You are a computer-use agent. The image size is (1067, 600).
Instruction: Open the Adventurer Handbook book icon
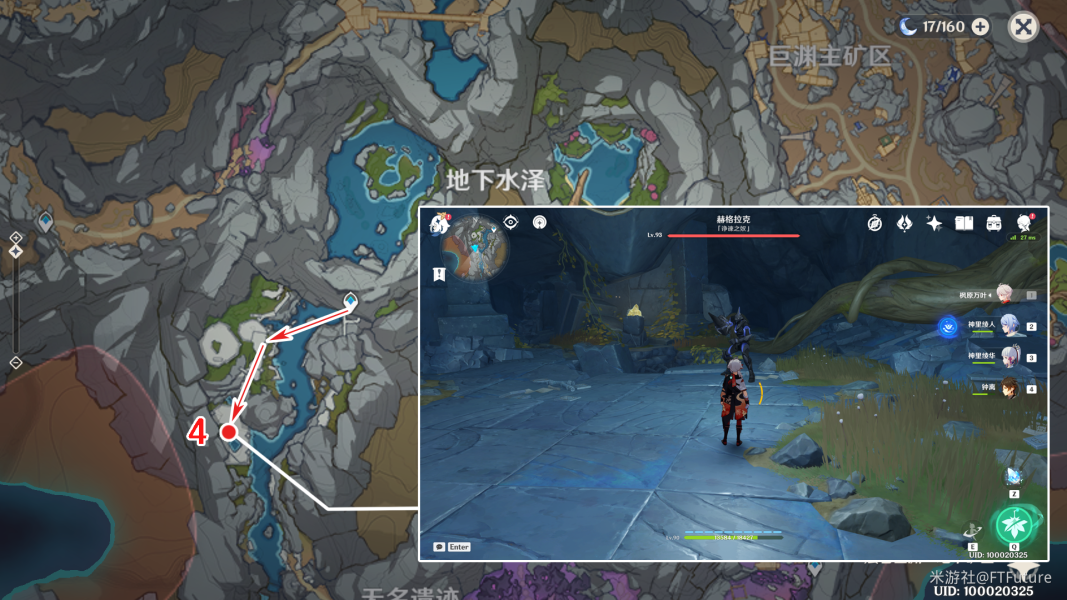click(964, 223)
